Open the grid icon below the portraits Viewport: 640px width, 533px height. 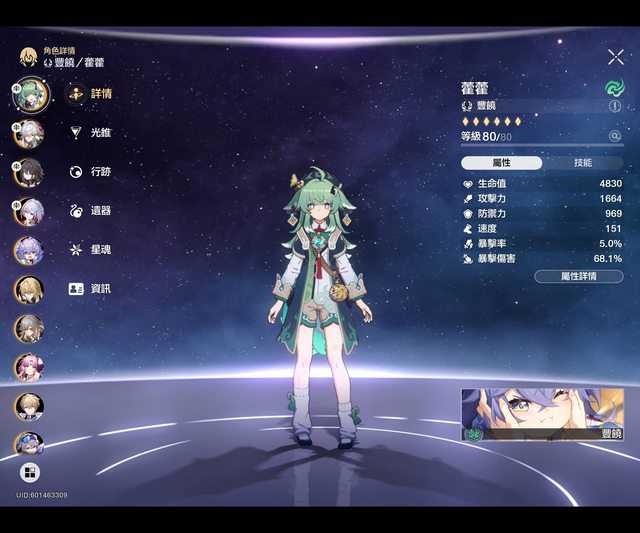click(x=29, y=472)
